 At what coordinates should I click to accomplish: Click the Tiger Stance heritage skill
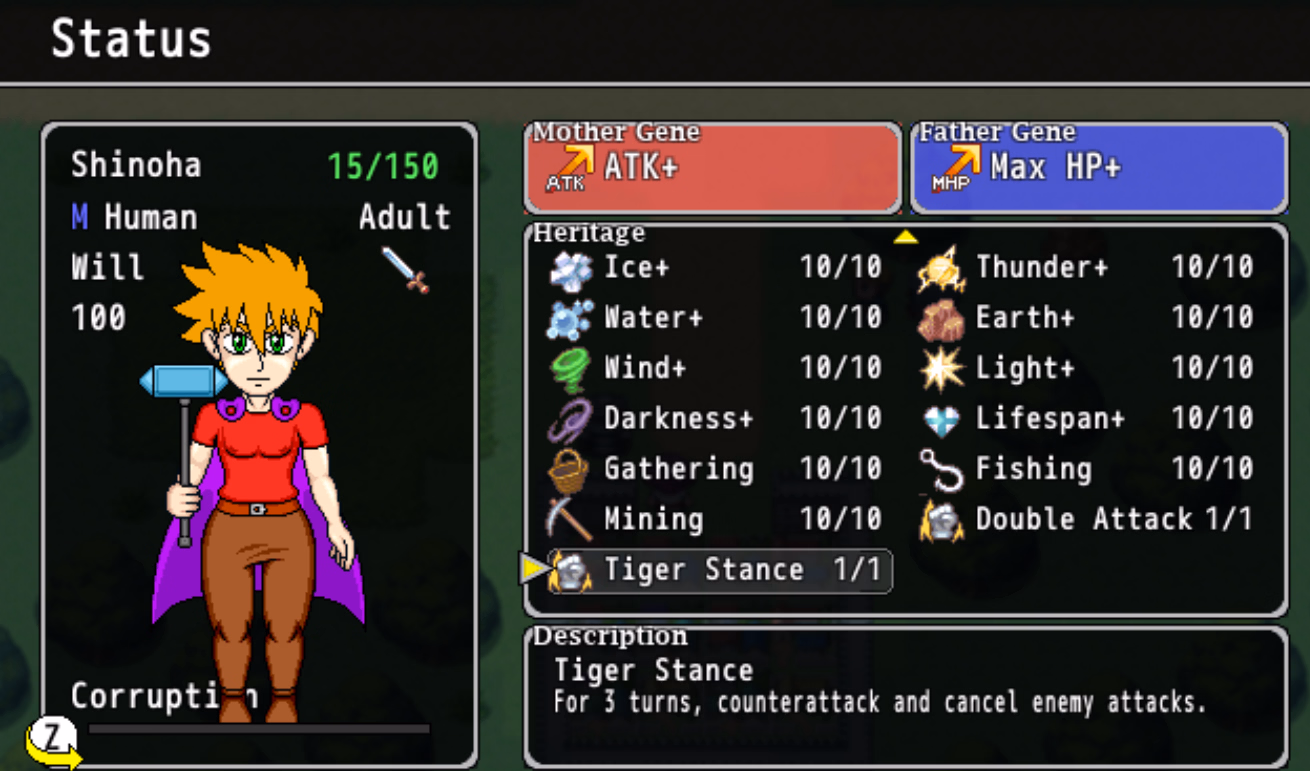719,570
